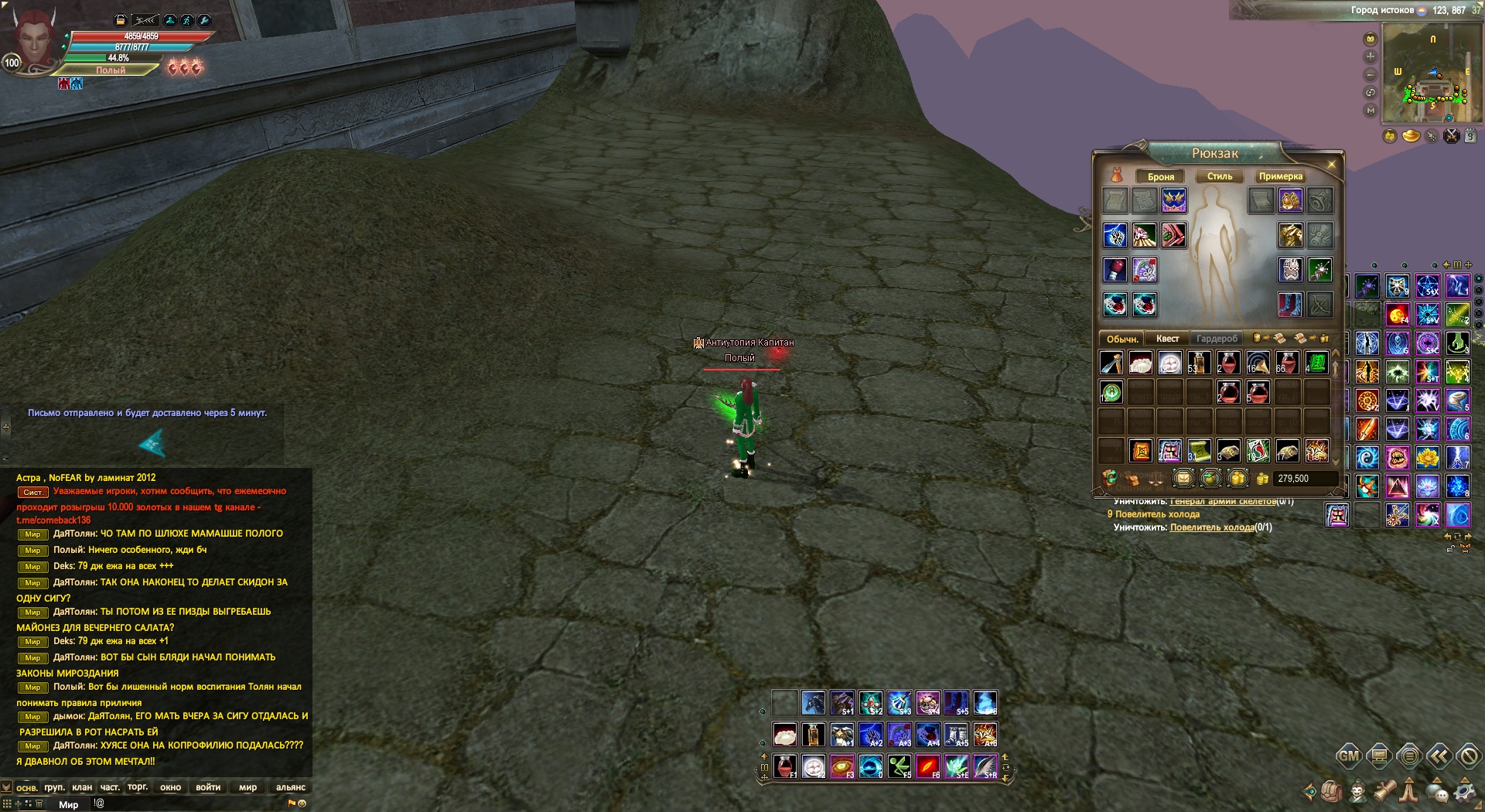The height and width of the screenshot is (812, 1485).
Task: Switch chat to the клан tab
Action: coord(82,787)
